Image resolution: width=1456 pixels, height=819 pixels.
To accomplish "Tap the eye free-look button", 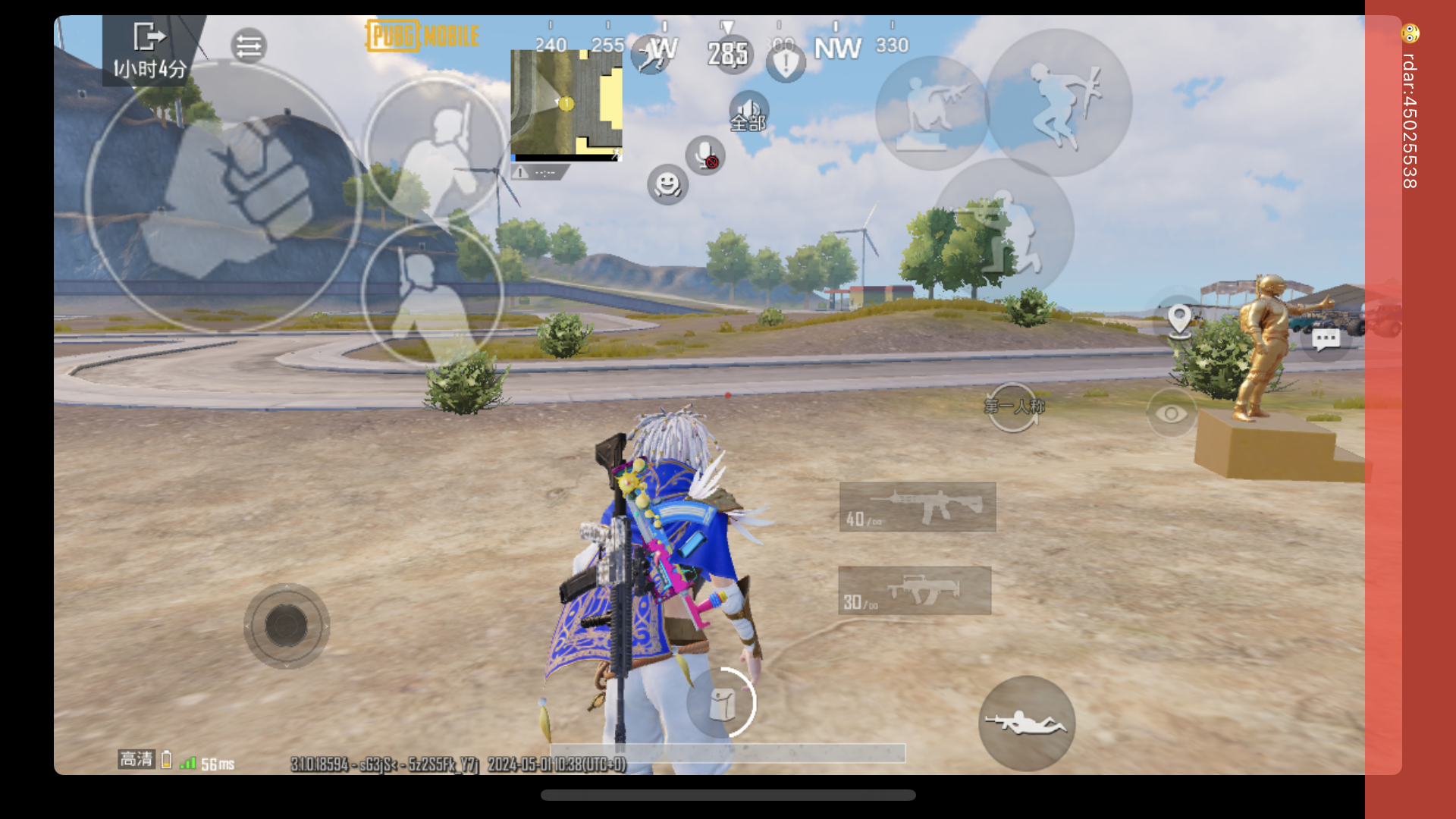I will click(1171, 413).
